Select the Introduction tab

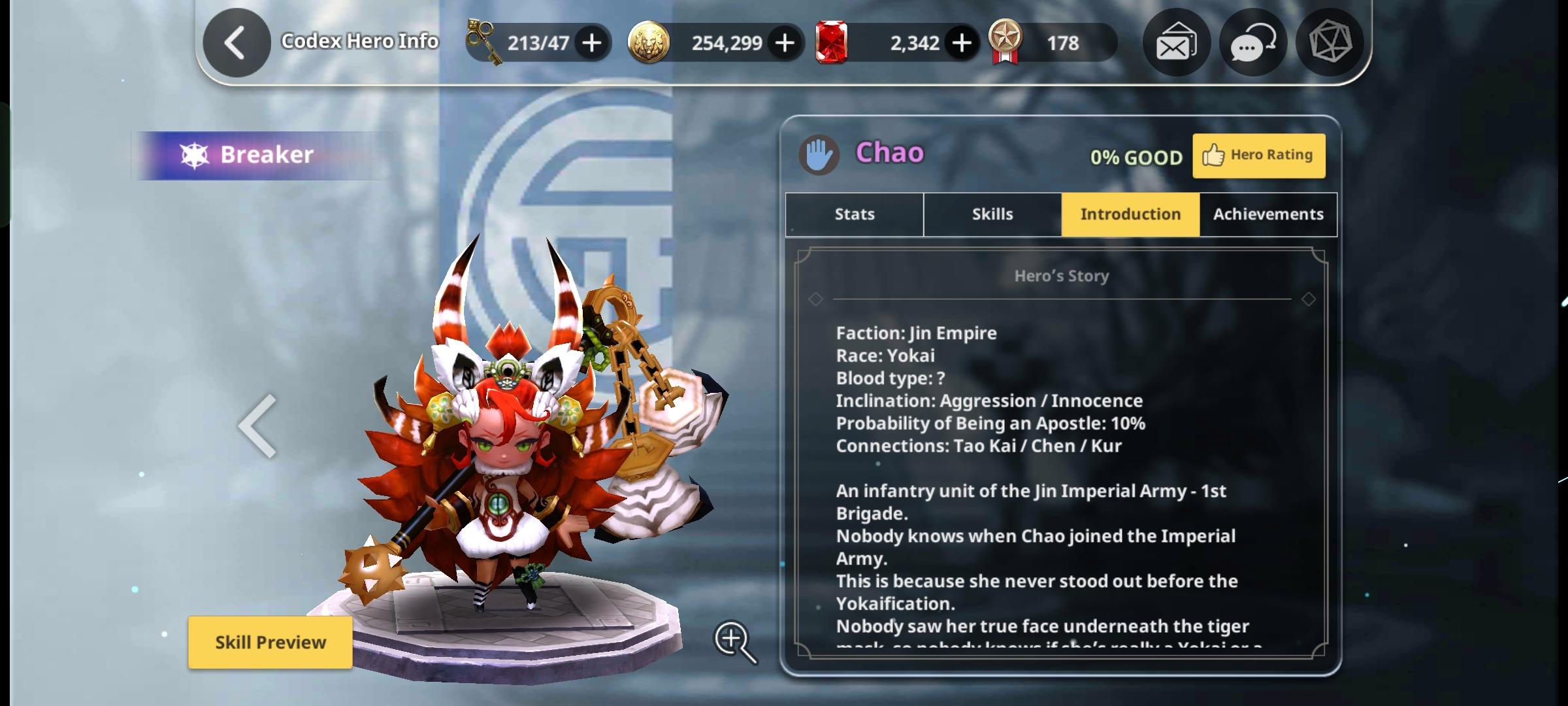coord(1130,214)
